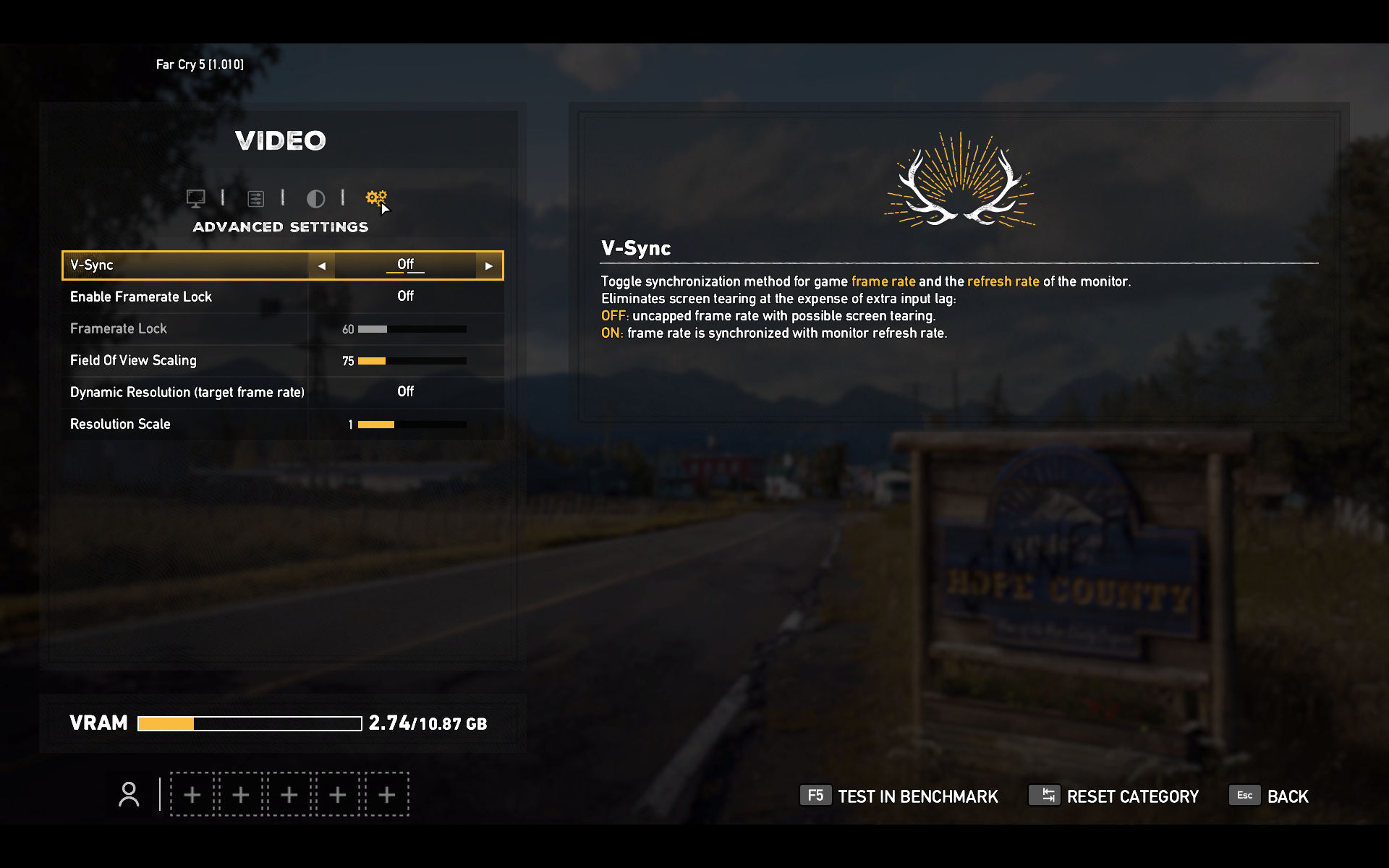The height and width of the screenshot is (868, 1389).
Task: Click the Framerate Lock slider
Action: click(x=412, y=329)
